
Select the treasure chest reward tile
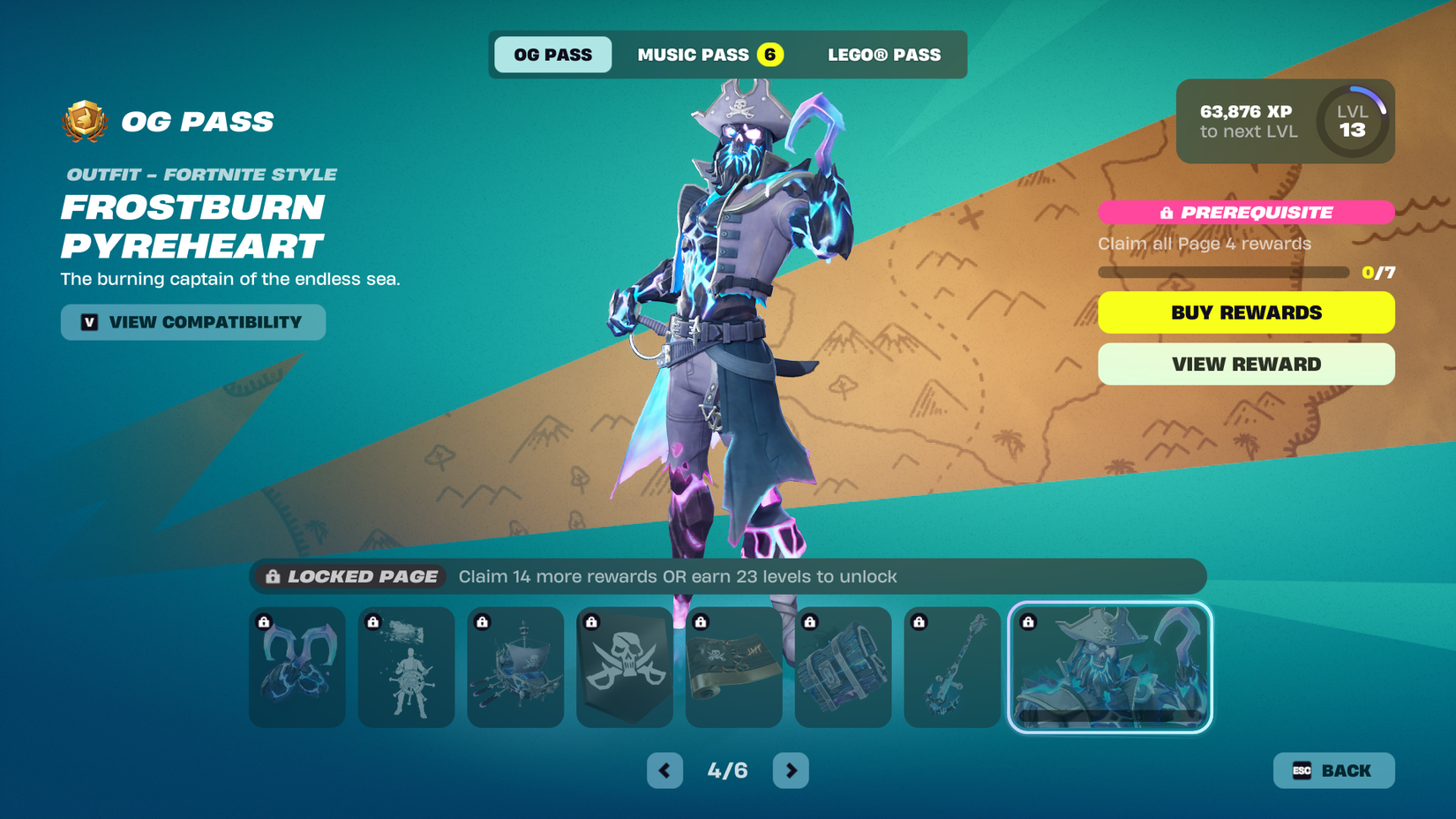[x=843, y=667]
